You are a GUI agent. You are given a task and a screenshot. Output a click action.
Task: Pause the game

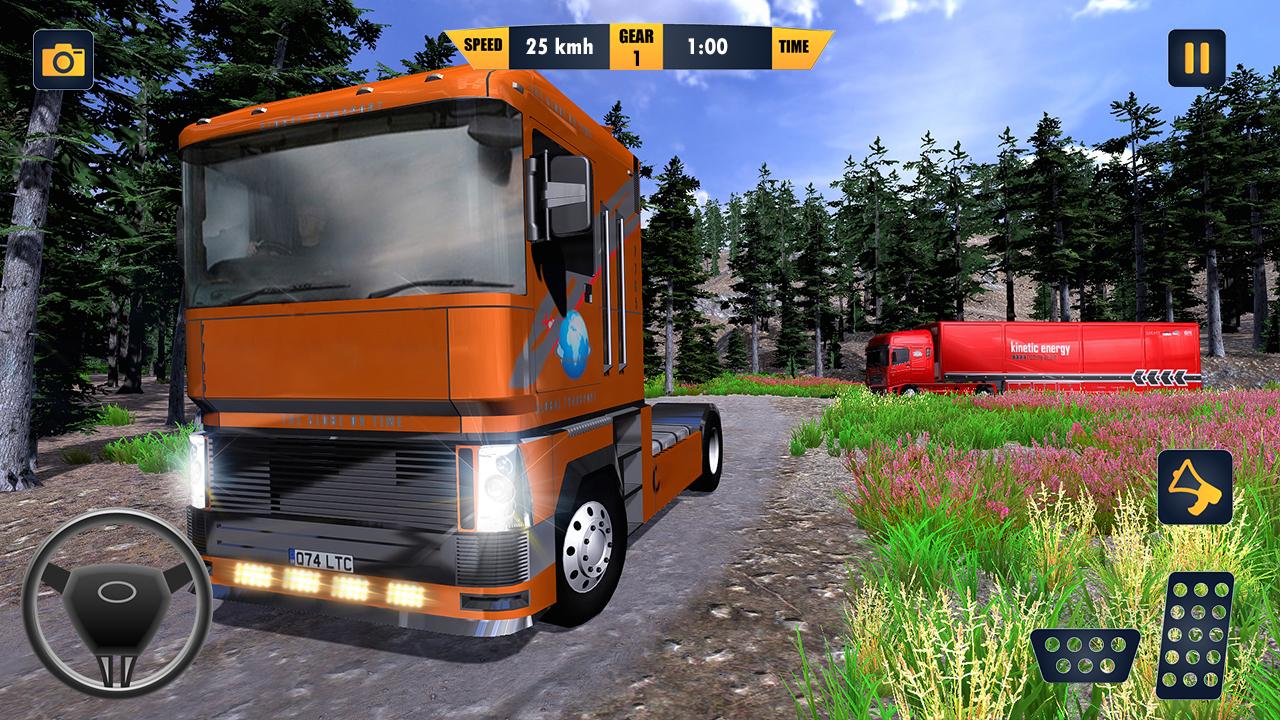pos(1196,58)
